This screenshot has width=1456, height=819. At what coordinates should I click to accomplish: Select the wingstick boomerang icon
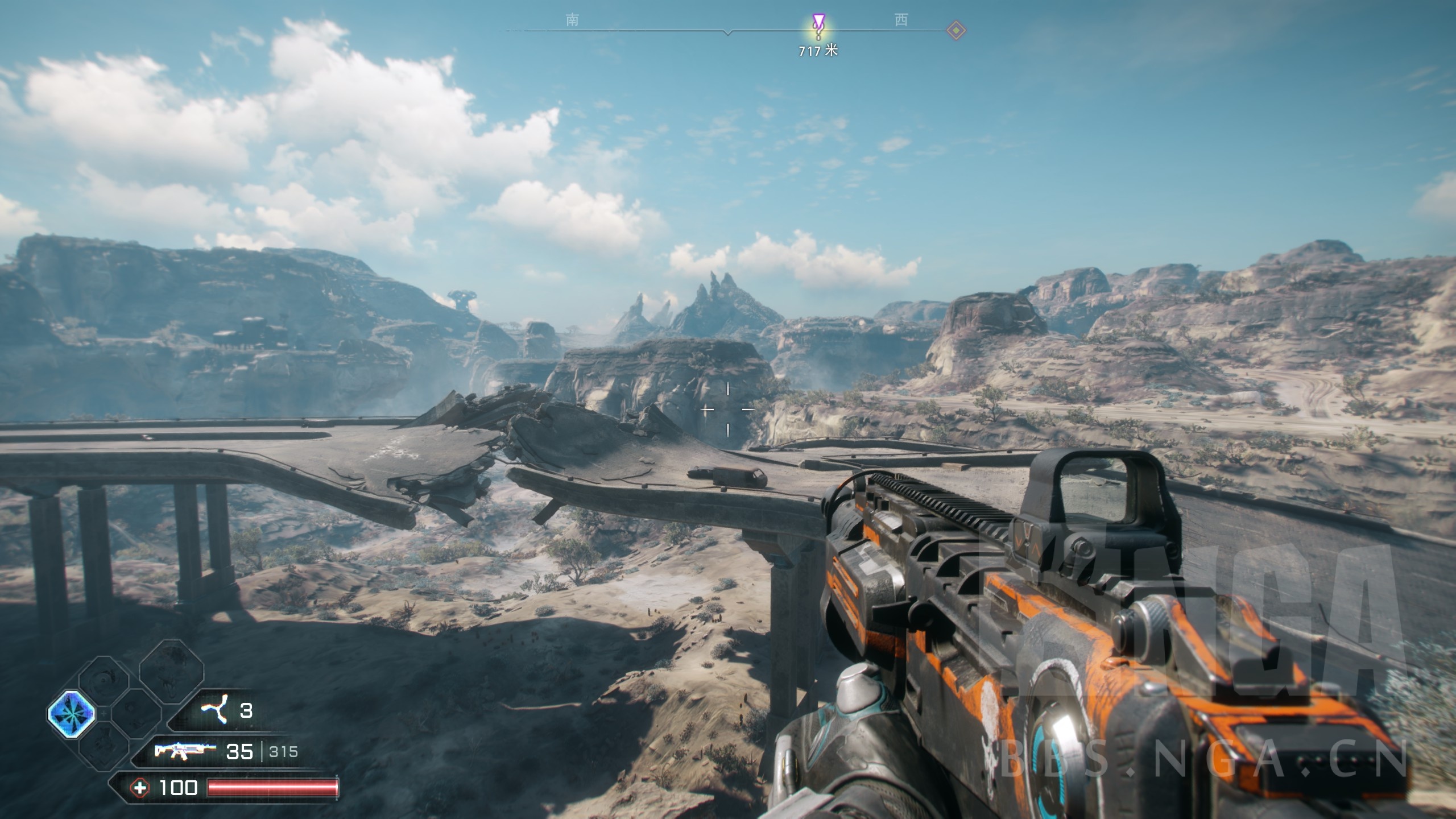pyautogui.click(x=214, y=710)
